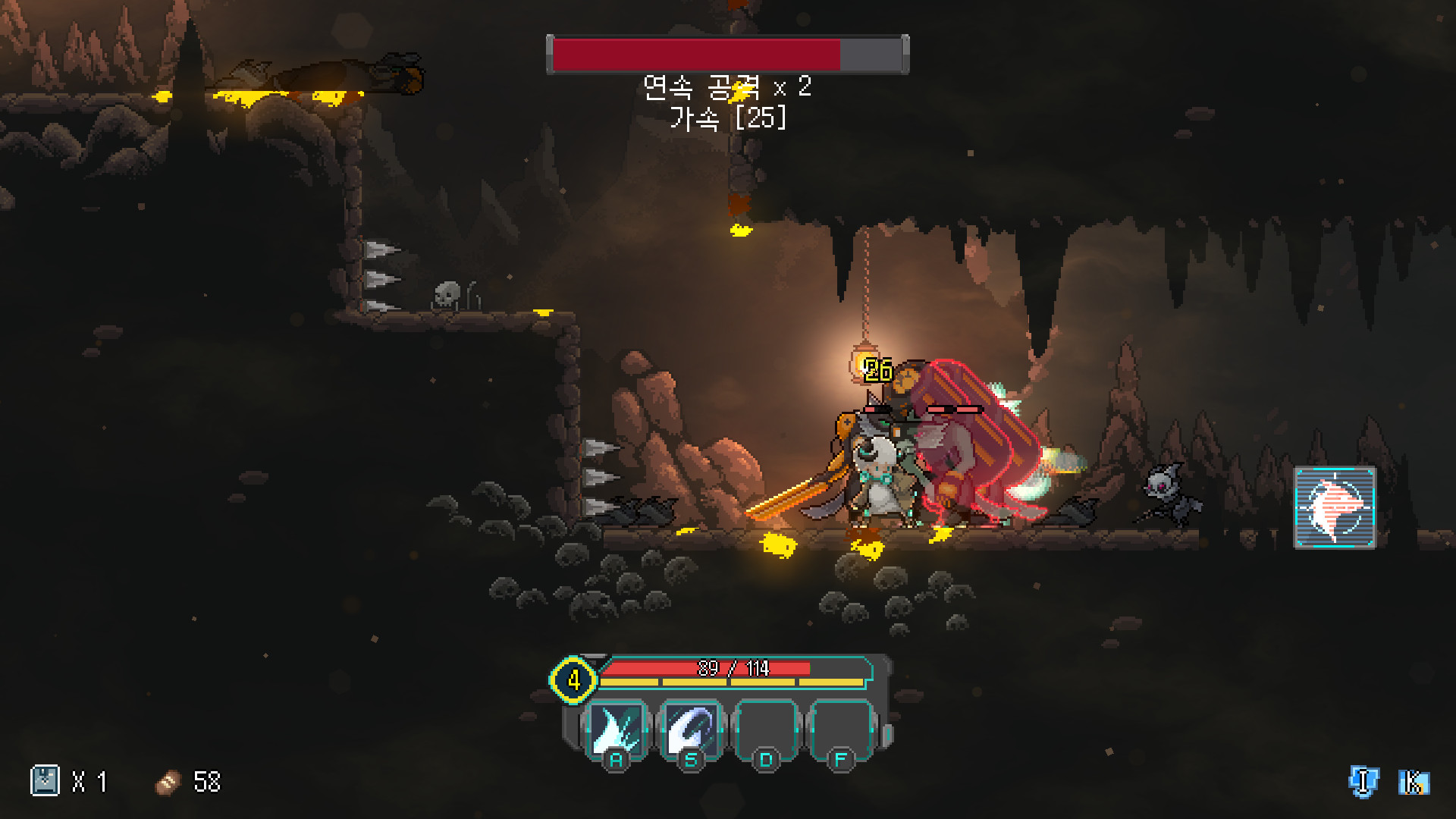This screenshot has height=819, width=1456.
Task: Open the blue shield inventory icon
Action: [1363, 782]
